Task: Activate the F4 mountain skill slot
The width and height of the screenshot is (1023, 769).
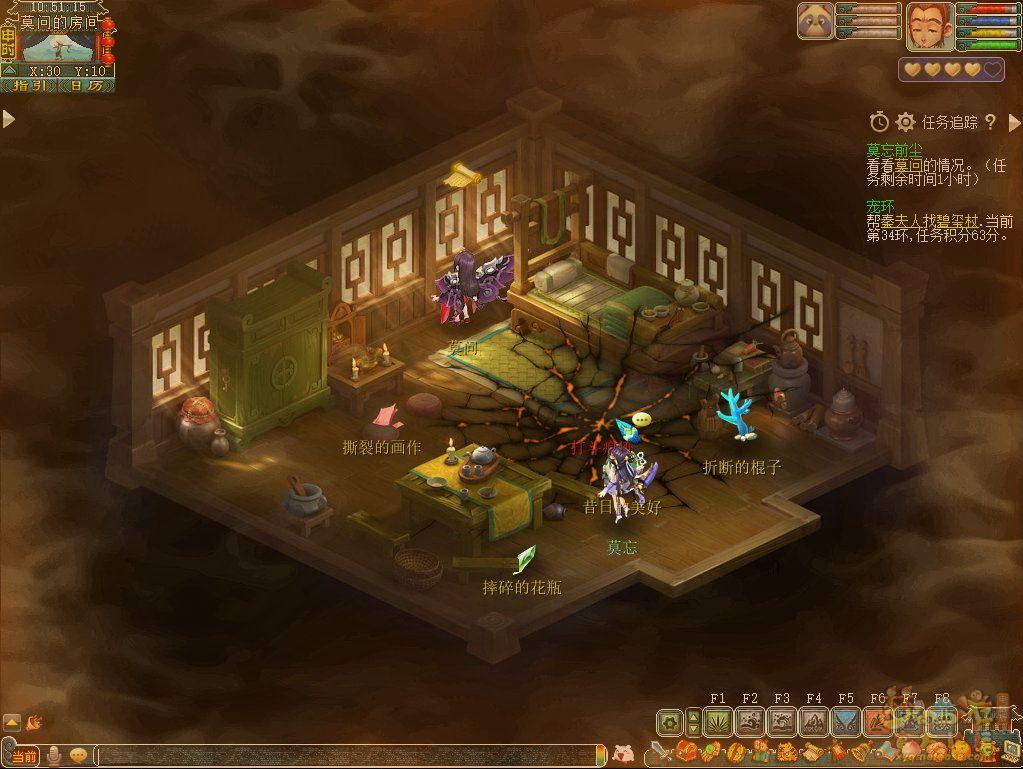Action: pyautogui.click(x=814, y=721)
